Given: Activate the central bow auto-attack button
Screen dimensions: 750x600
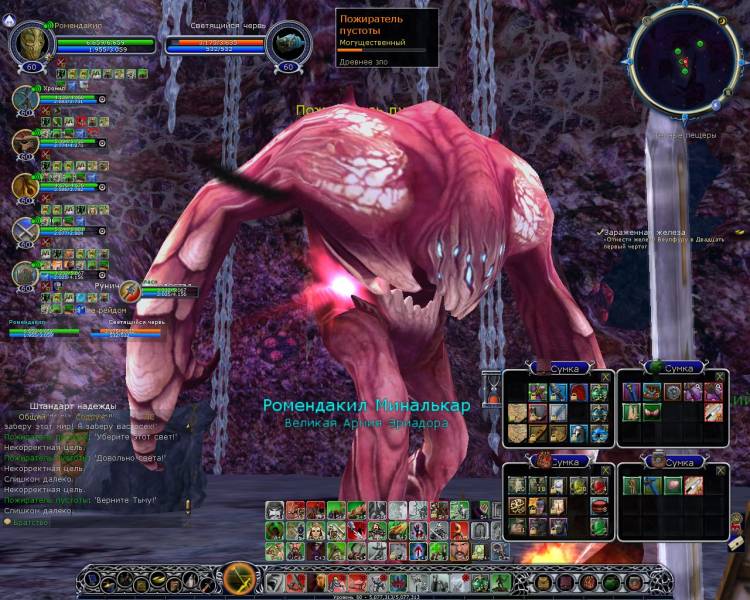Looking at the screenshot, I should (241, 579).
